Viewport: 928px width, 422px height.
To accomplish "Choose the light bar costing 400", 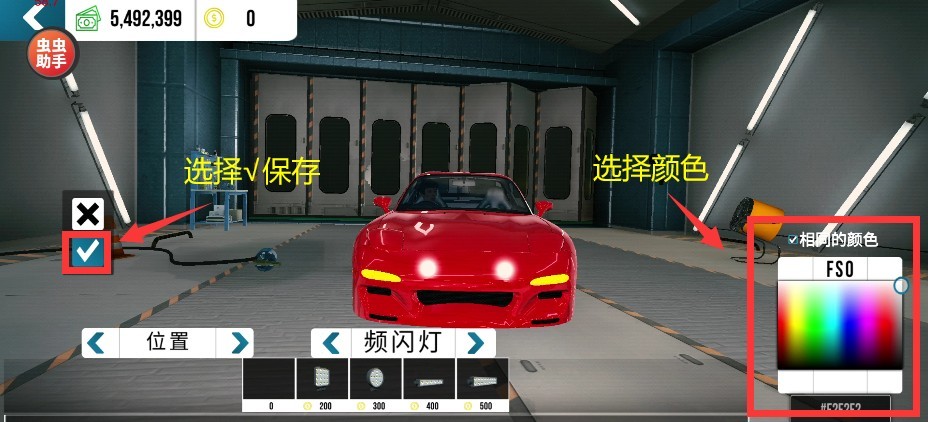I will (x=430, y=381).
